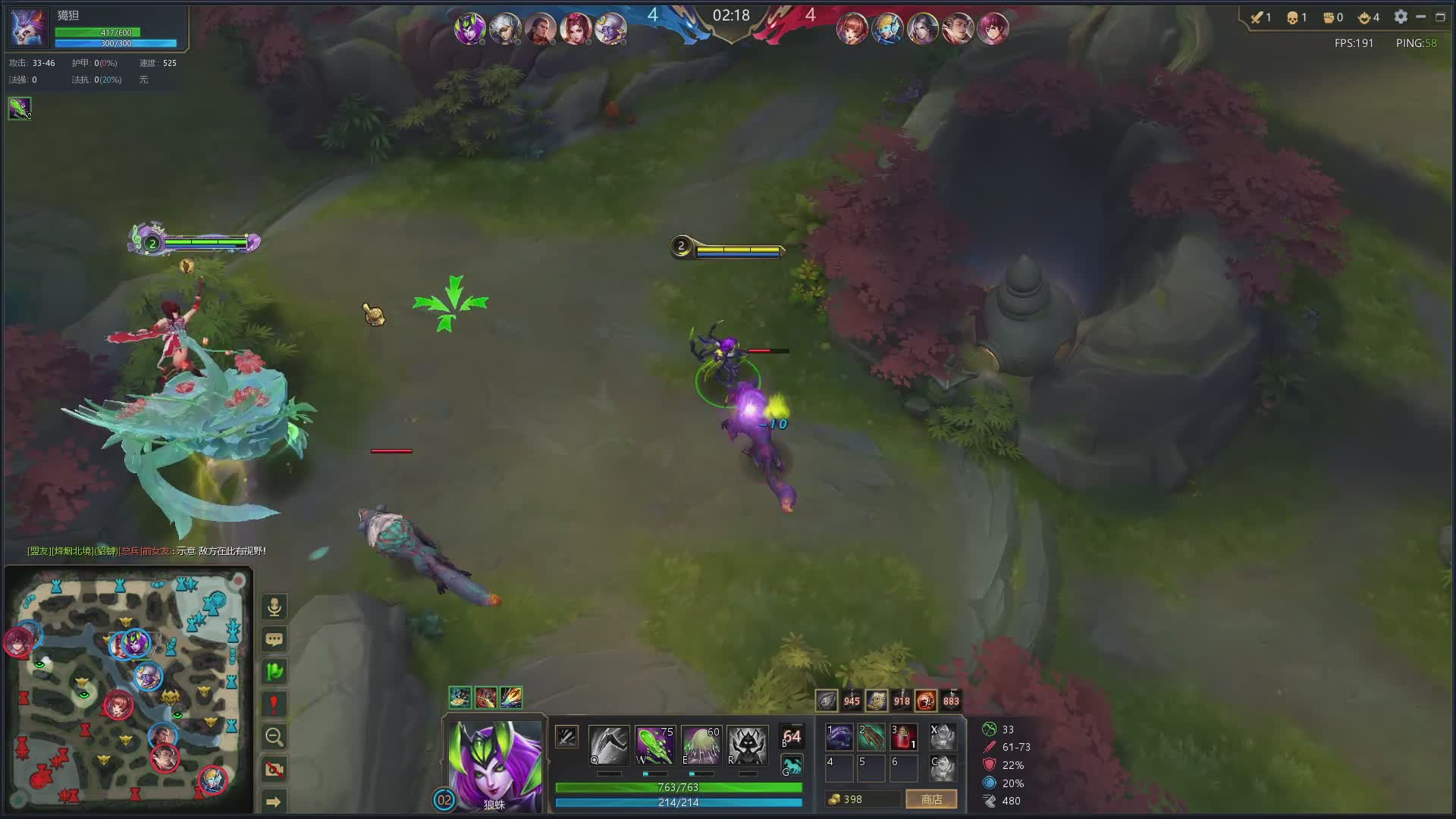Click the arrow button beside the minimap

[x=275, y=802]
